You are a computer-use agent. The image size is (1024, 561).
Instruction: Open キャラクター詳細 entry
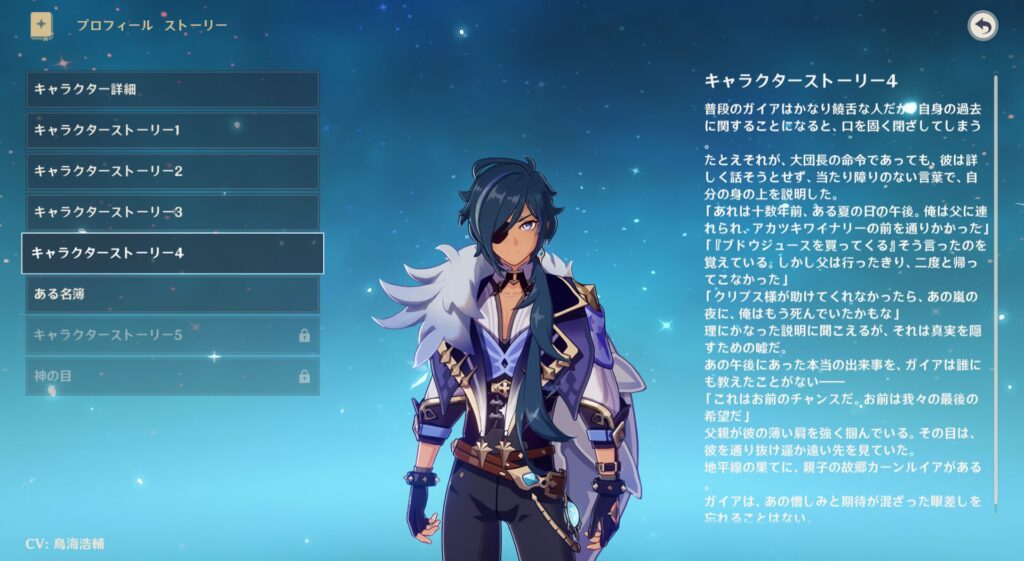(x=172, y=89)
